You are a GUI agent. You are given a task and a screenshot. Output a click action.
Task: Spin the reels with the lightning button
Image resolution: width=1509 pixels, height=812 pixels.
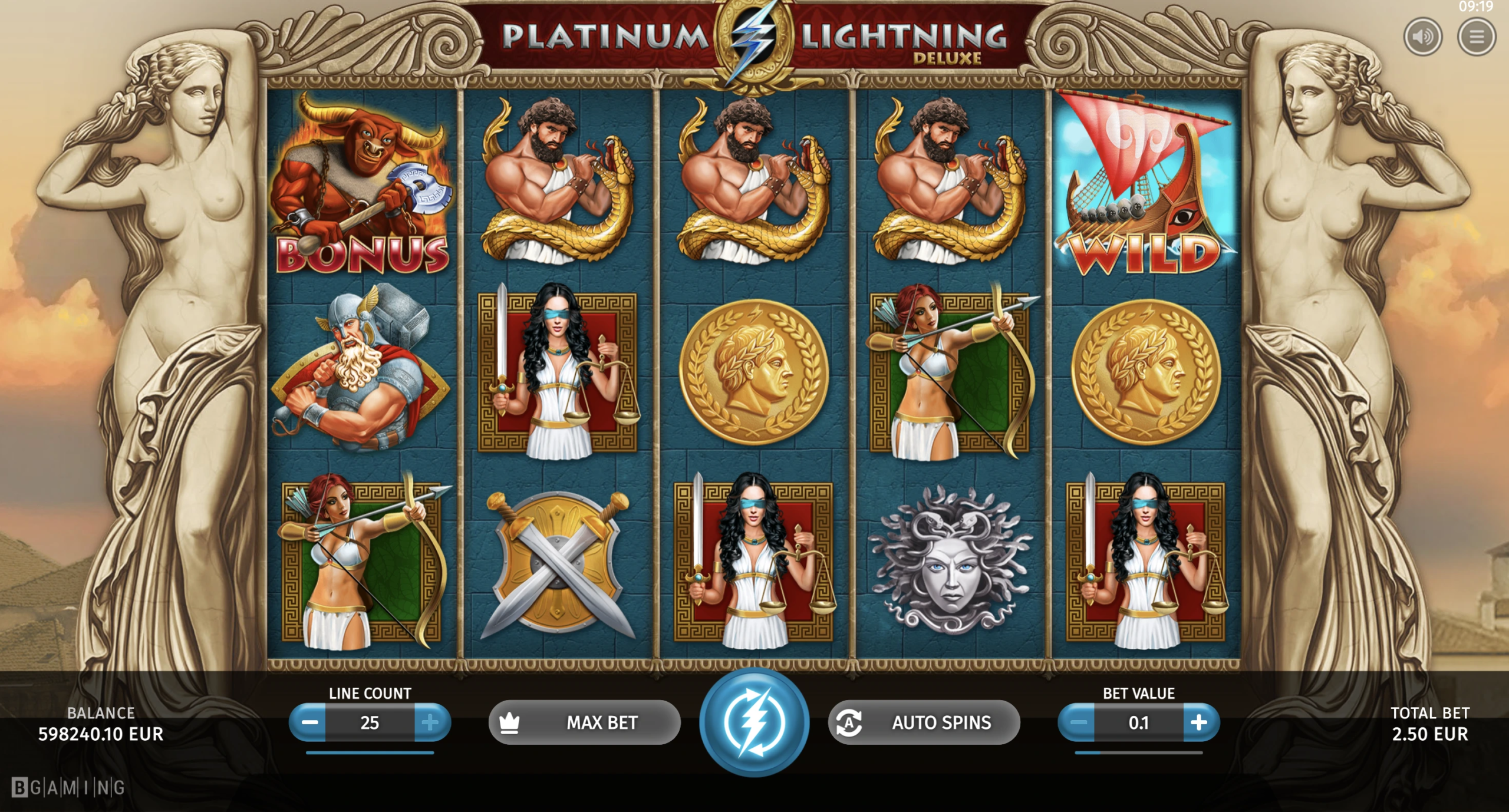[754, 722]
